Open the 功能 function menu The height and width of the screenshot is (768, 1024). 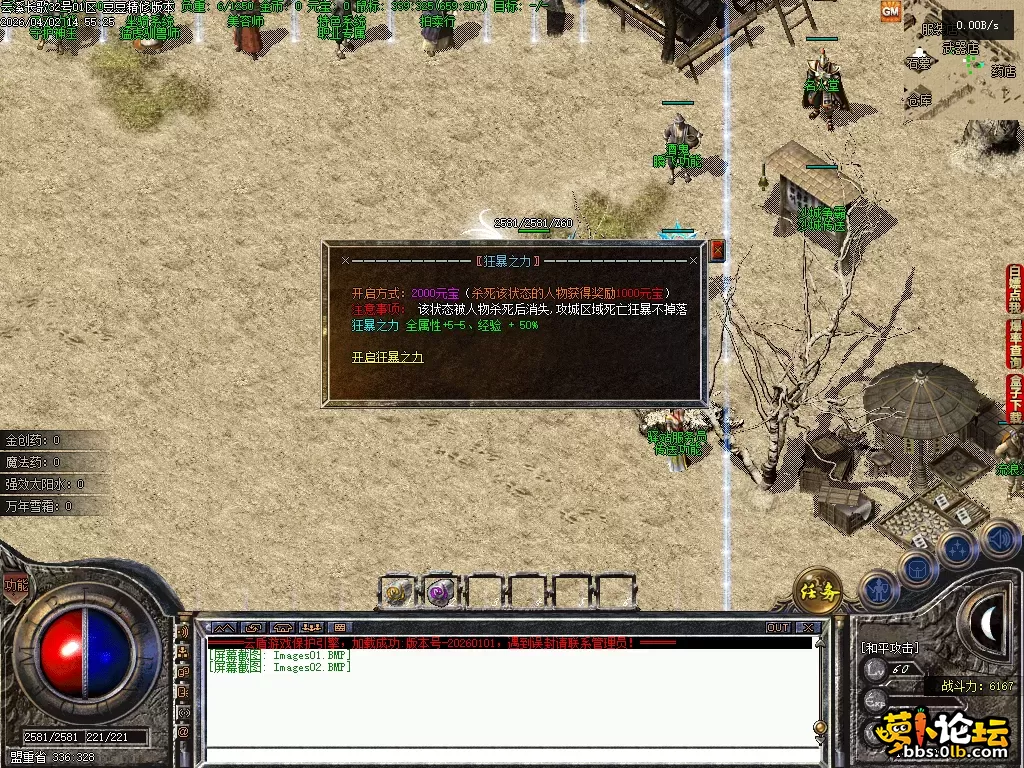point(15,586)
